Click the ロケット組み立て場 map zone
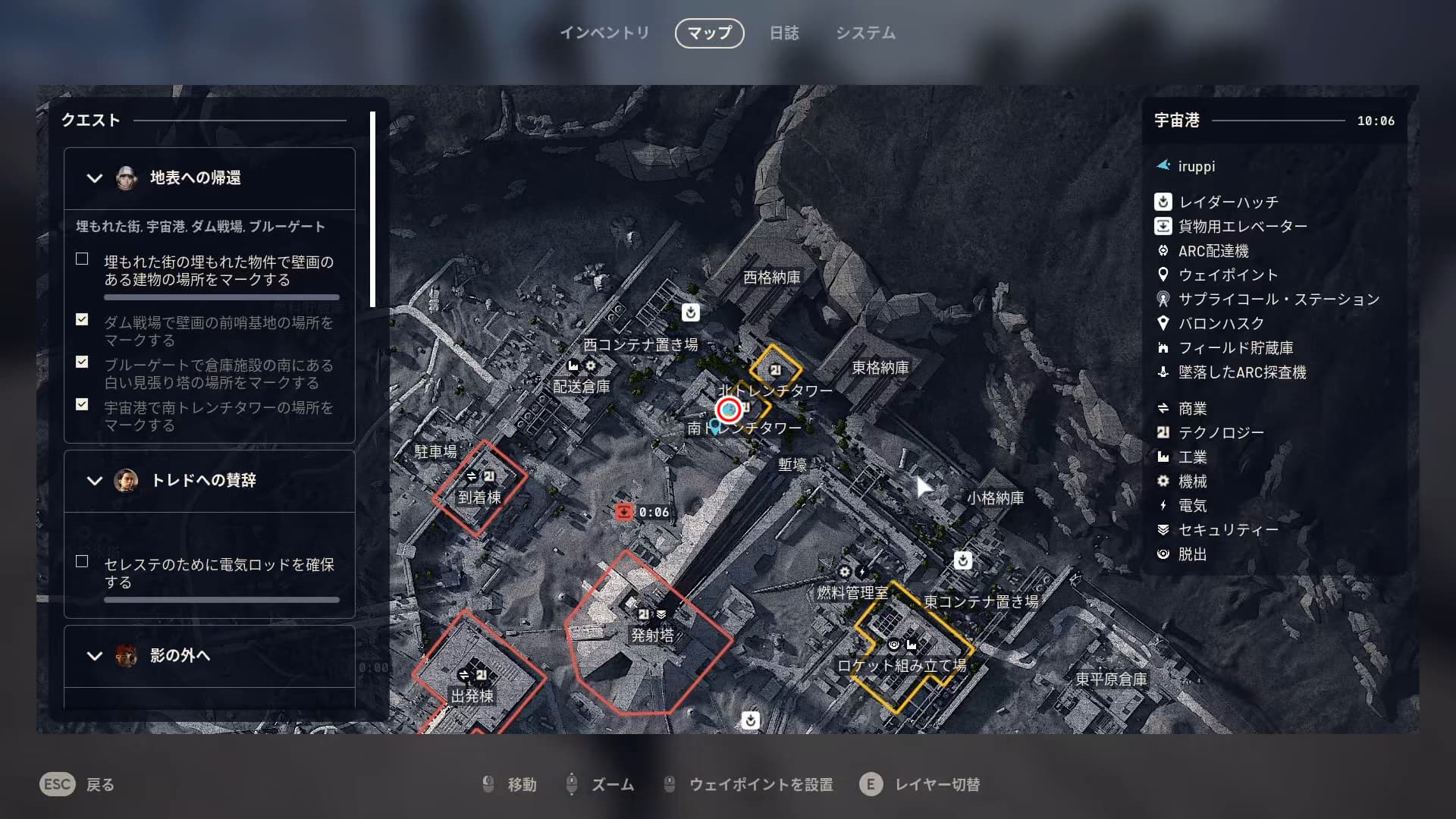Viewport: 1456px width, 819px height. (x=901, y=665)
